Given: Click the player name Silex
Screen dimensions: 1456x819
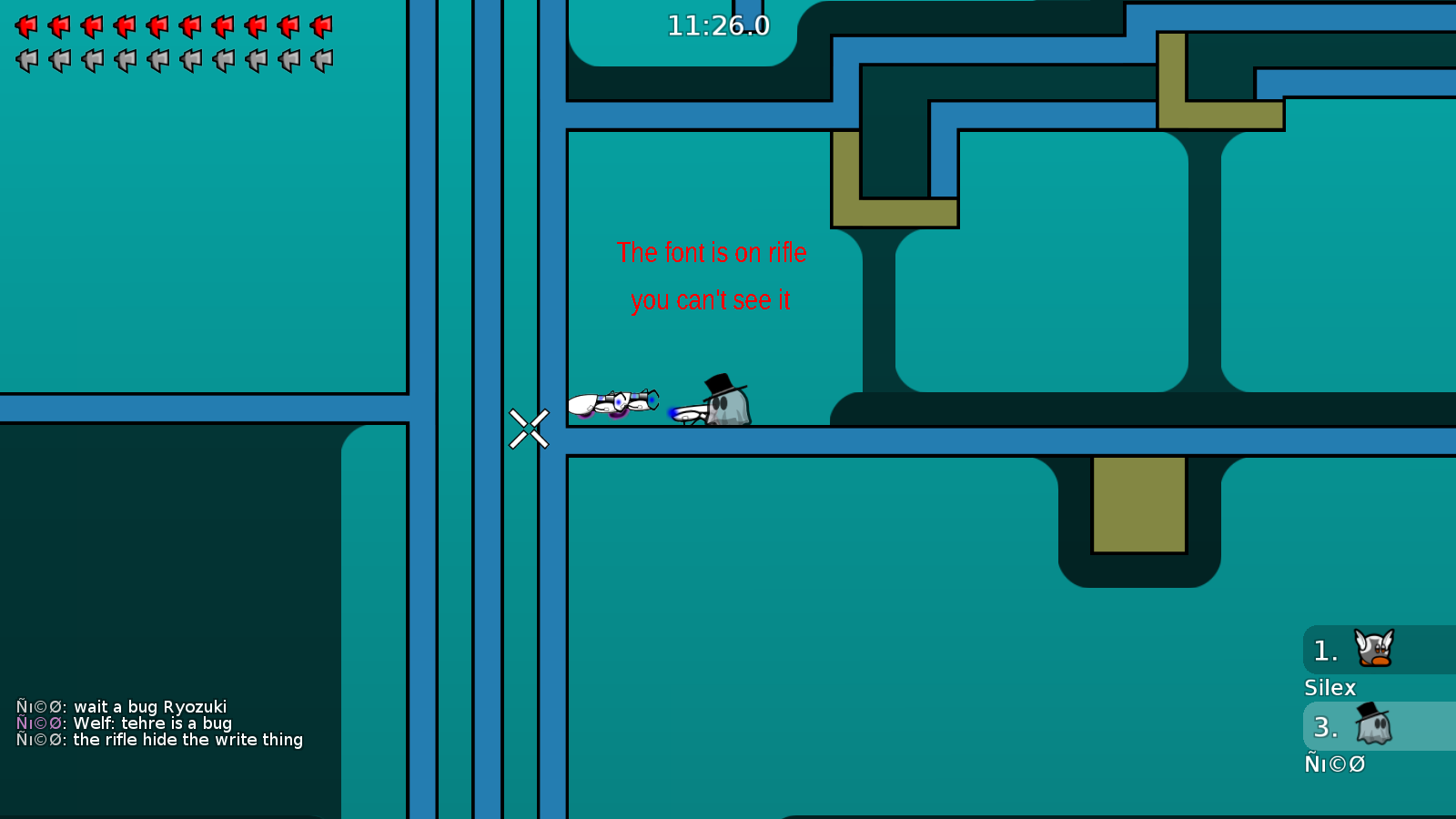Looking at the screenshot, I should click(x=1330, y=688).
